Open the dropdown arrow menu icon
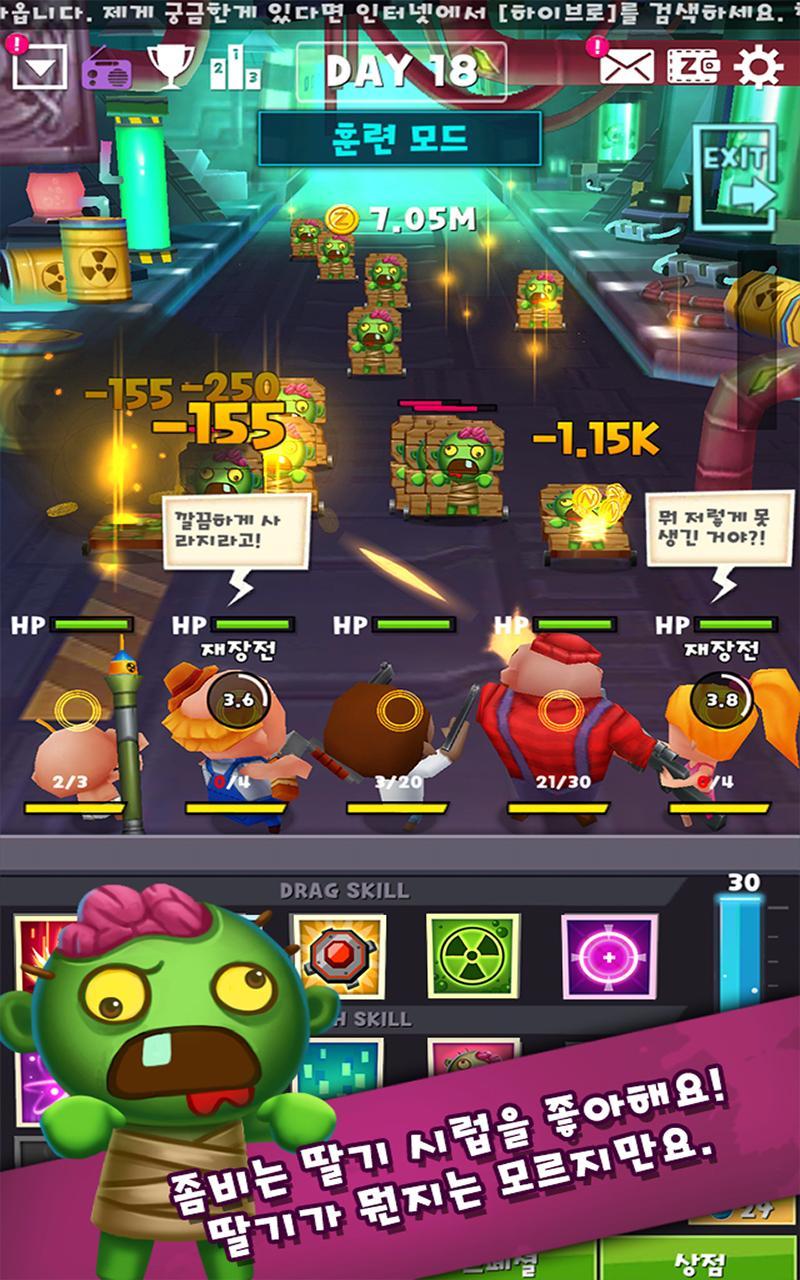This screenshot has height=1280, width=800. click(x=40, y=68)
